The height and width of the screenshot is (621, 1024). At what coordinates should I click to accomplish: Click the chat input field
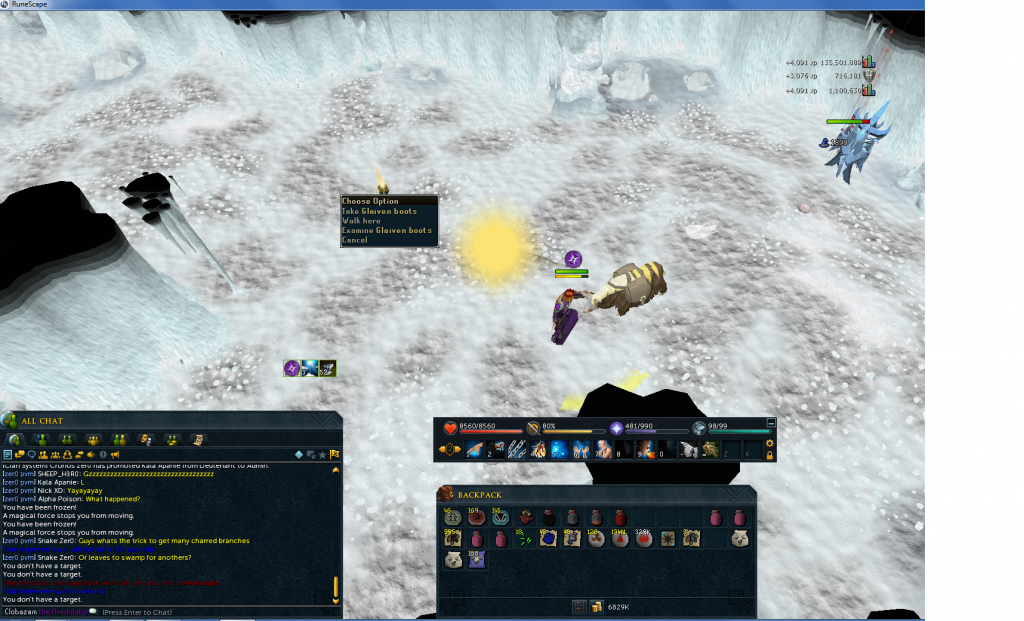pos(200,611)
